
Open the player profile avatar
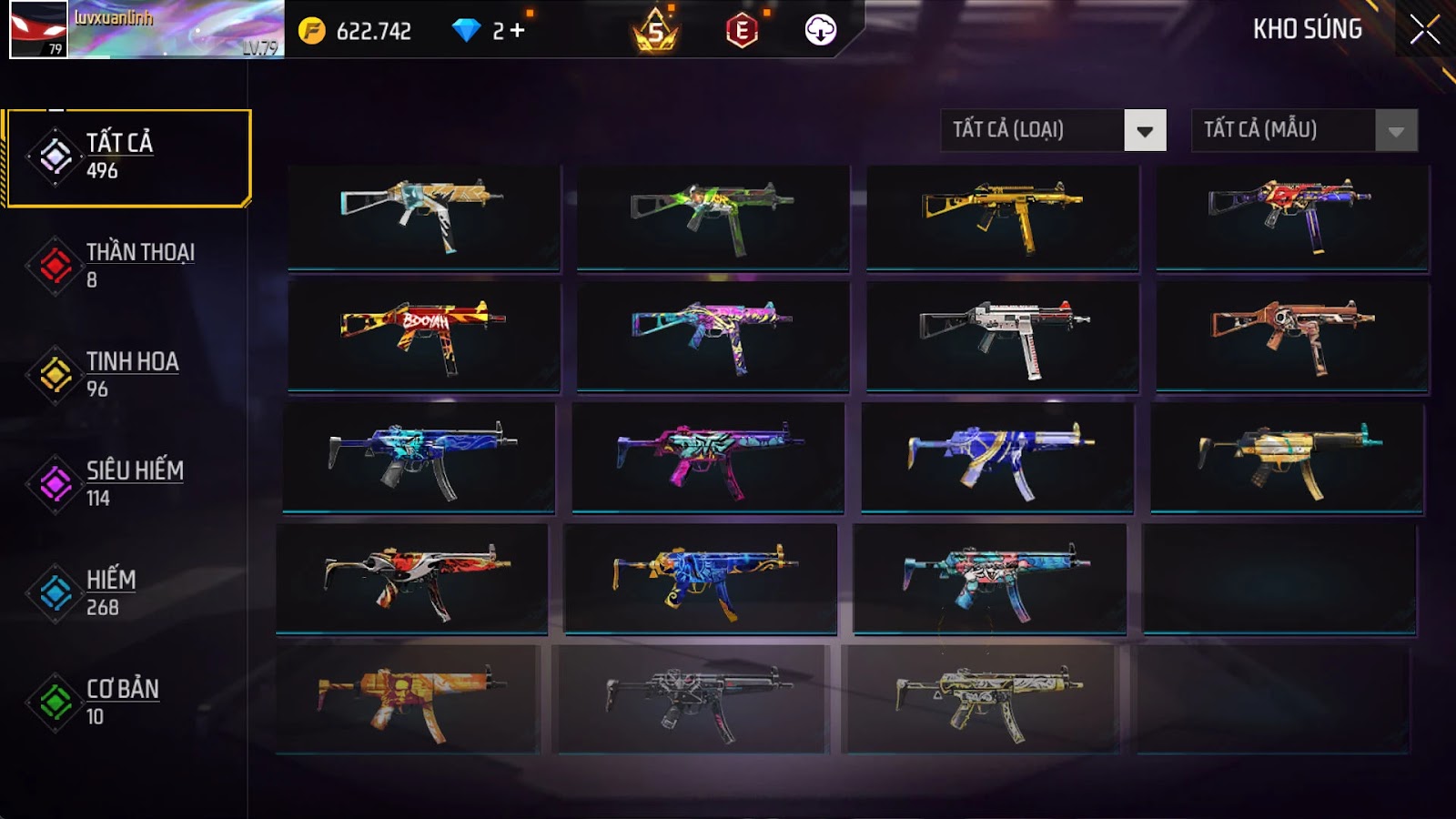(38, 29)
